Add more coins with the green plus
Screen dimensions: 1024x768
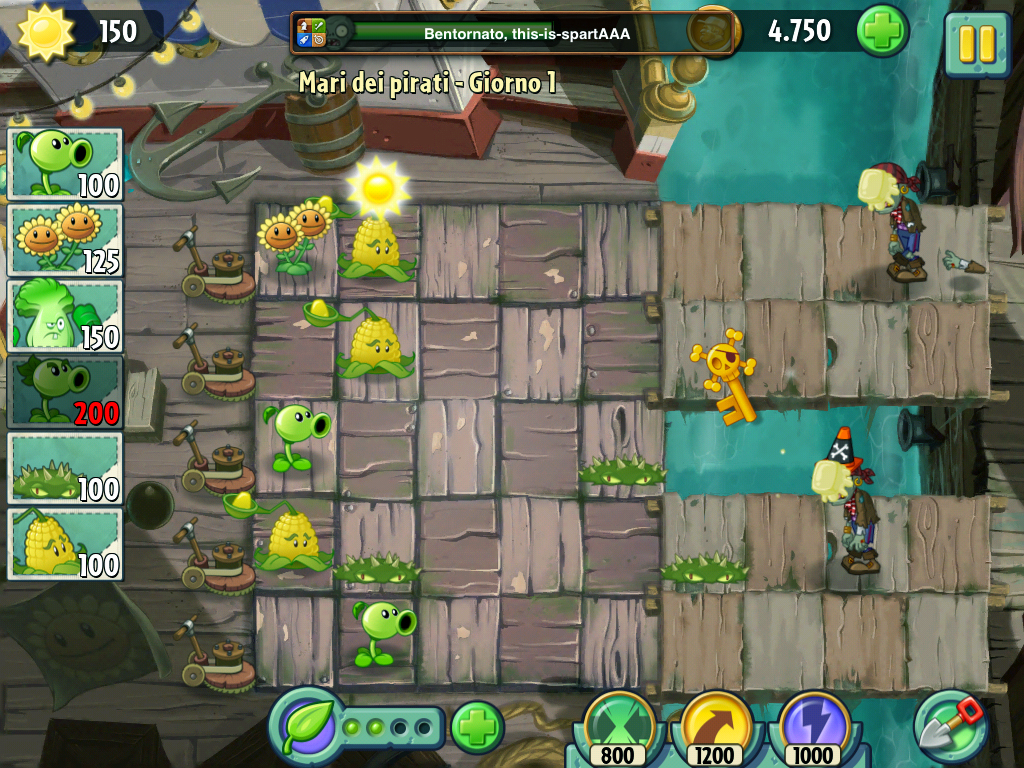coord(882,31)
